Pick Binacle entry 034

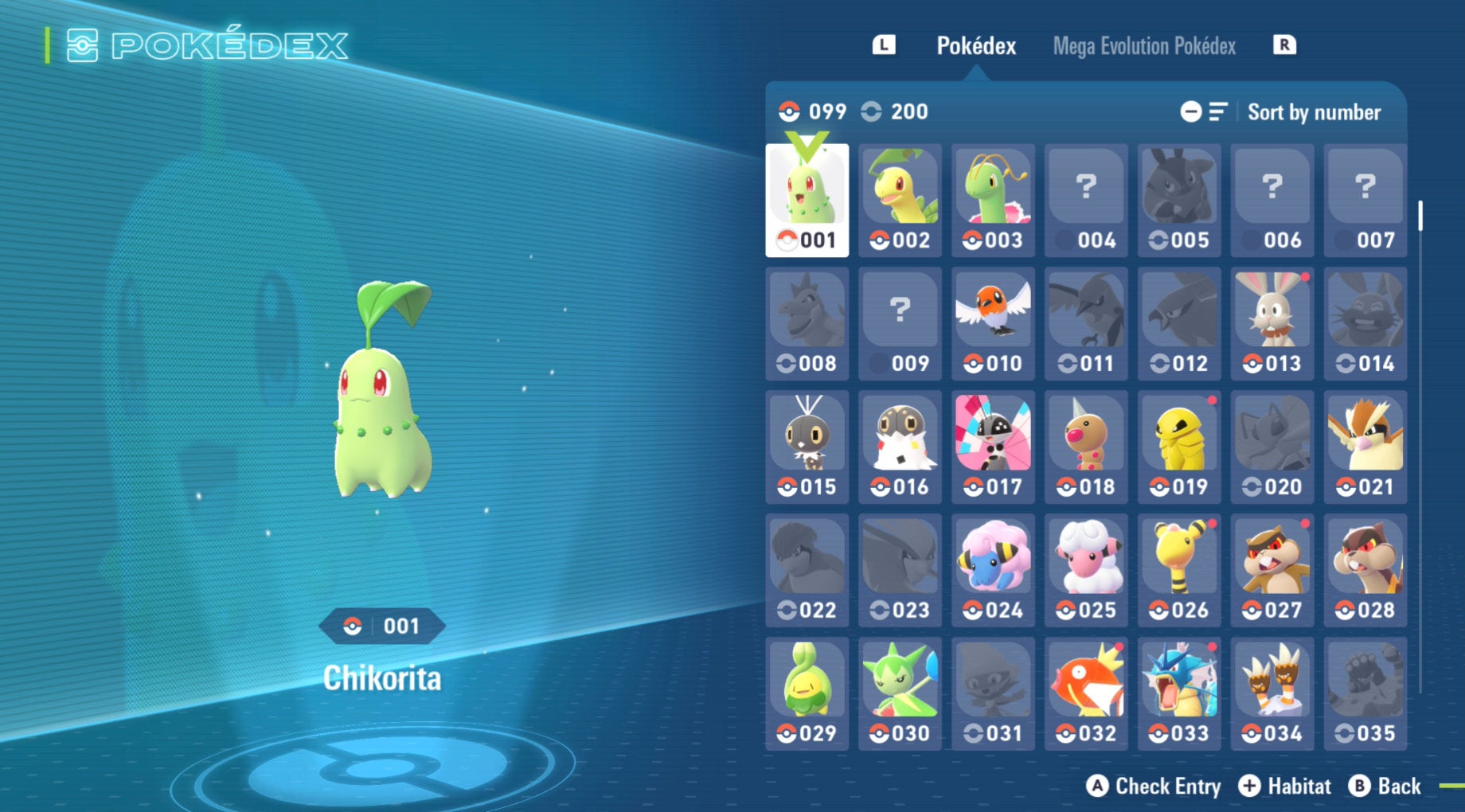pyautogui.click(x=1272, y=694)
